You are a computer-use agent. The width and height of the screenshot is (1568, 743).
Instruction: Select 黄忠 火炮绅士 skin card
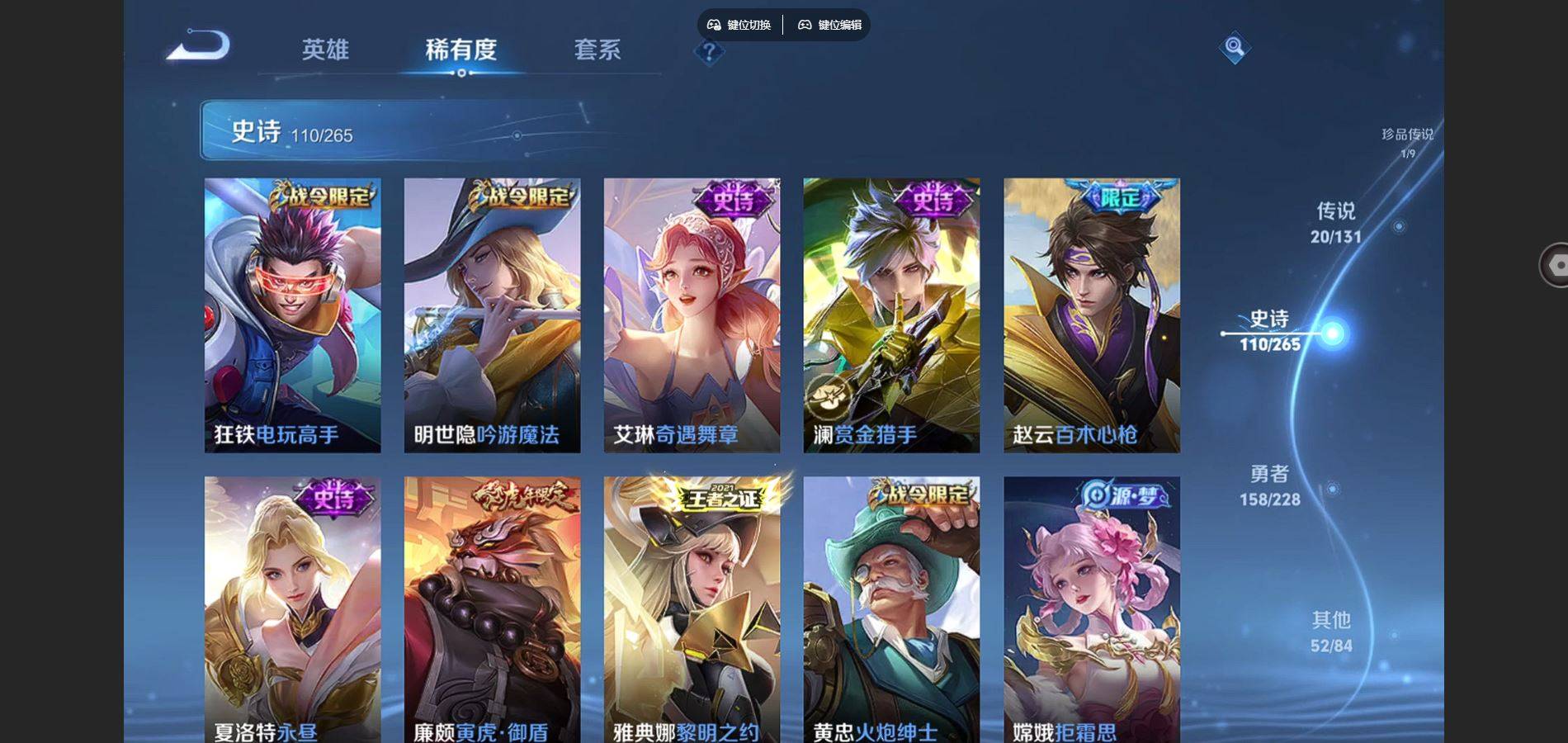click(891, 609)
